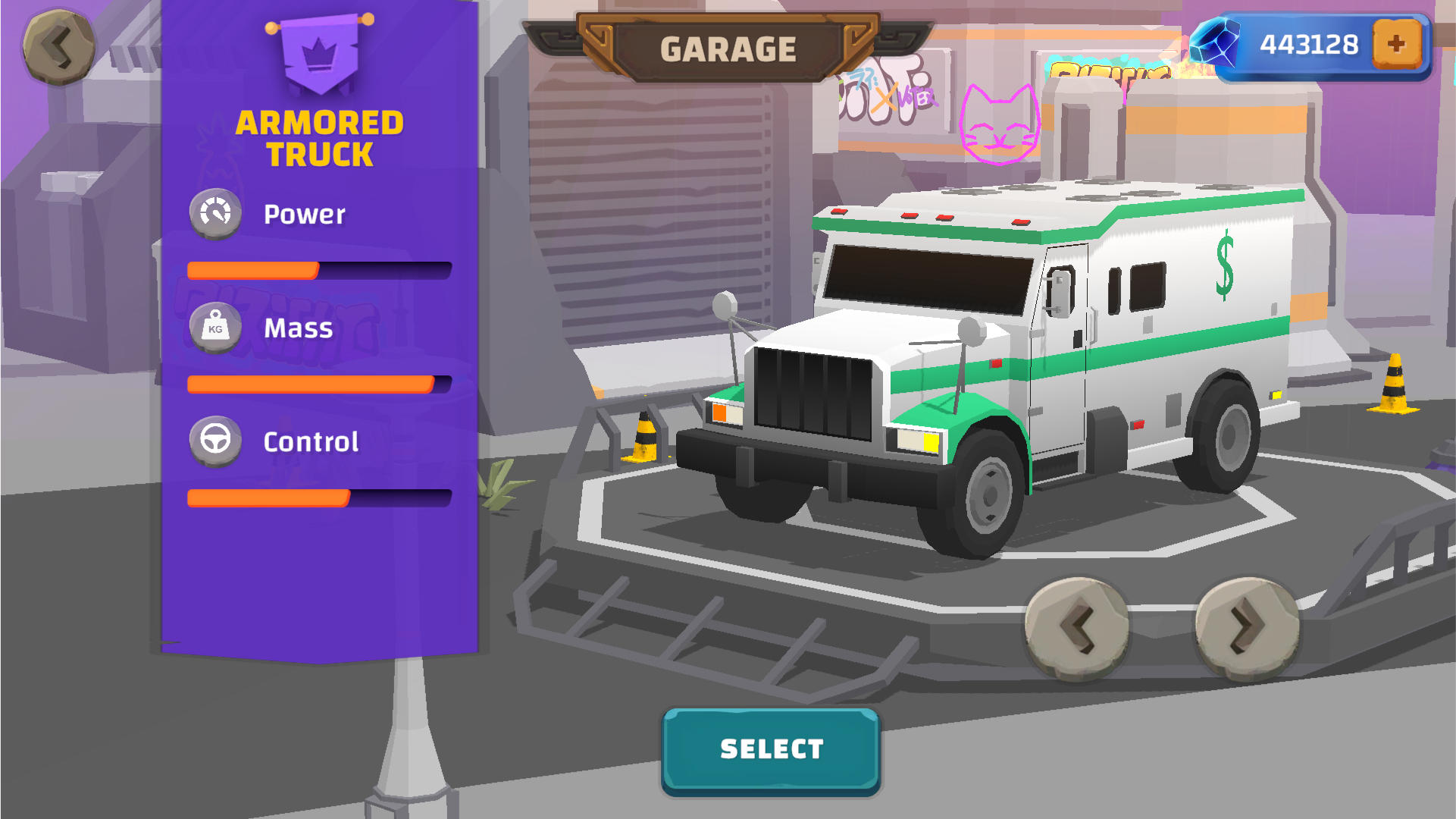Click the Power speedometer icon
The width and height of the screenshot is (1456, 819).
(215, 213)
